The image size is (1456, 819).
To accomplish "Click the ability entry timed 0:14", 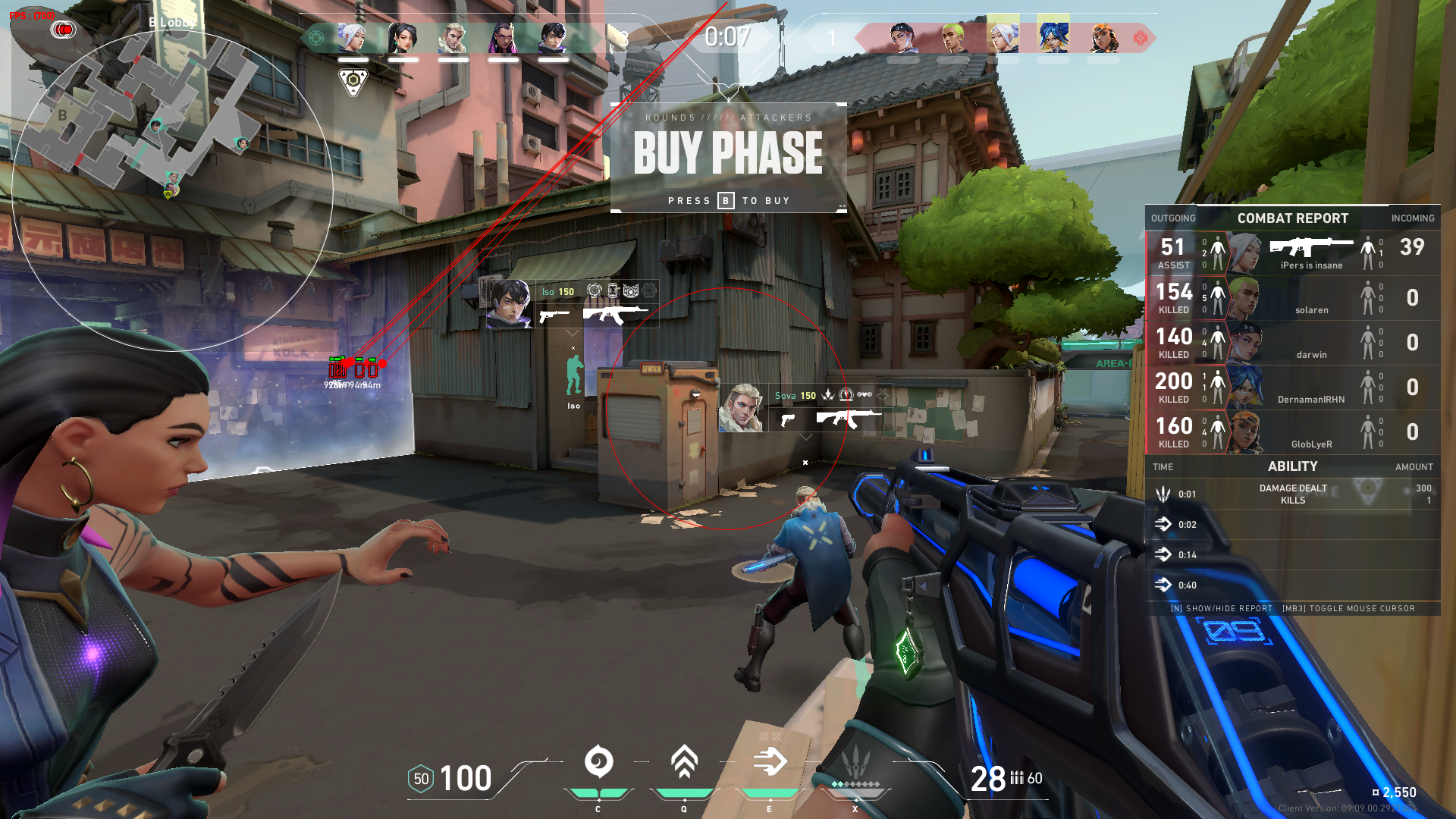I will 1292,555.
